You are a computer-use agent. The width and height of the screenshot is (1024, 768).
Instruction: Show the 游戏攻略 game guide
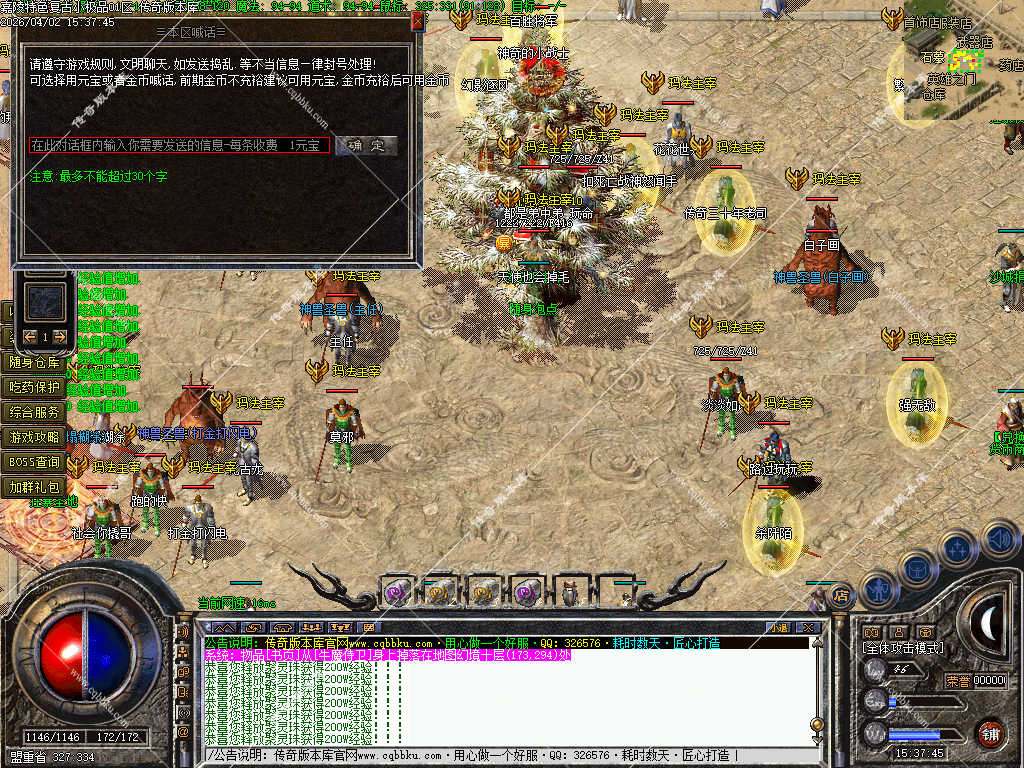35,437
